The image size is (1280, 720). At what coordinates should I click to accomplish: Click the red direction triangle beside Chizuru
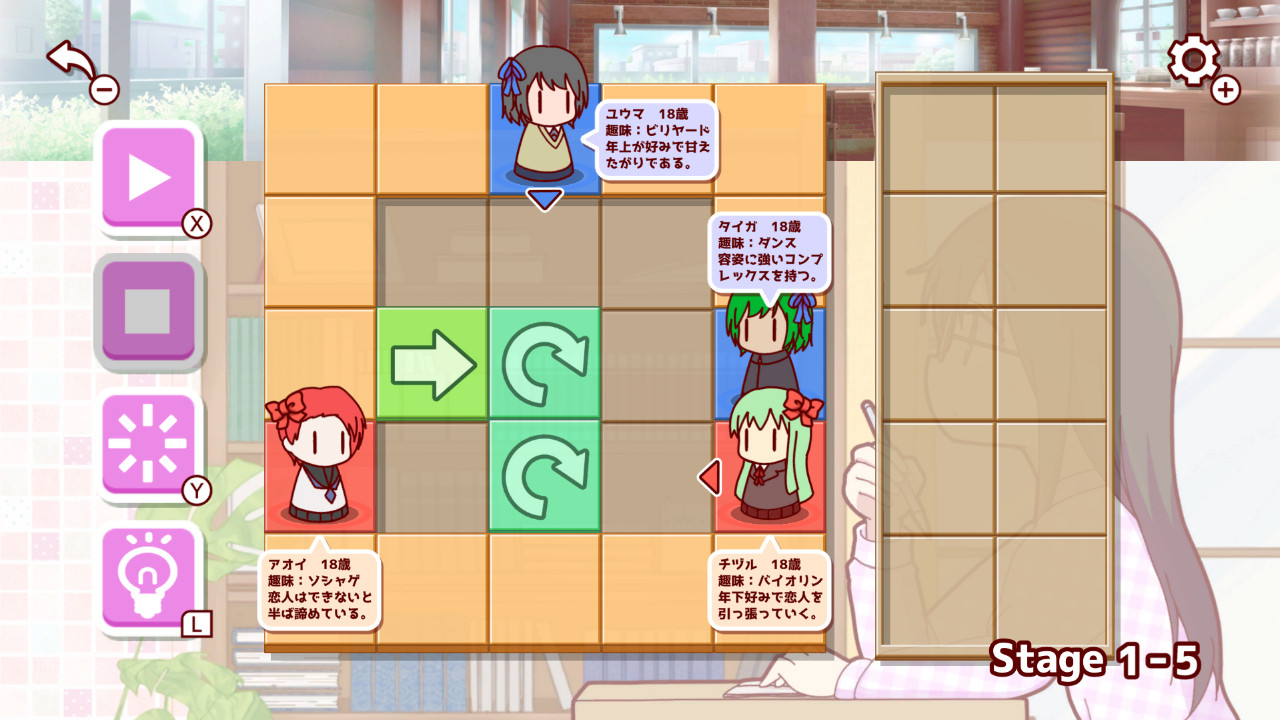click(x=711, y=478)
